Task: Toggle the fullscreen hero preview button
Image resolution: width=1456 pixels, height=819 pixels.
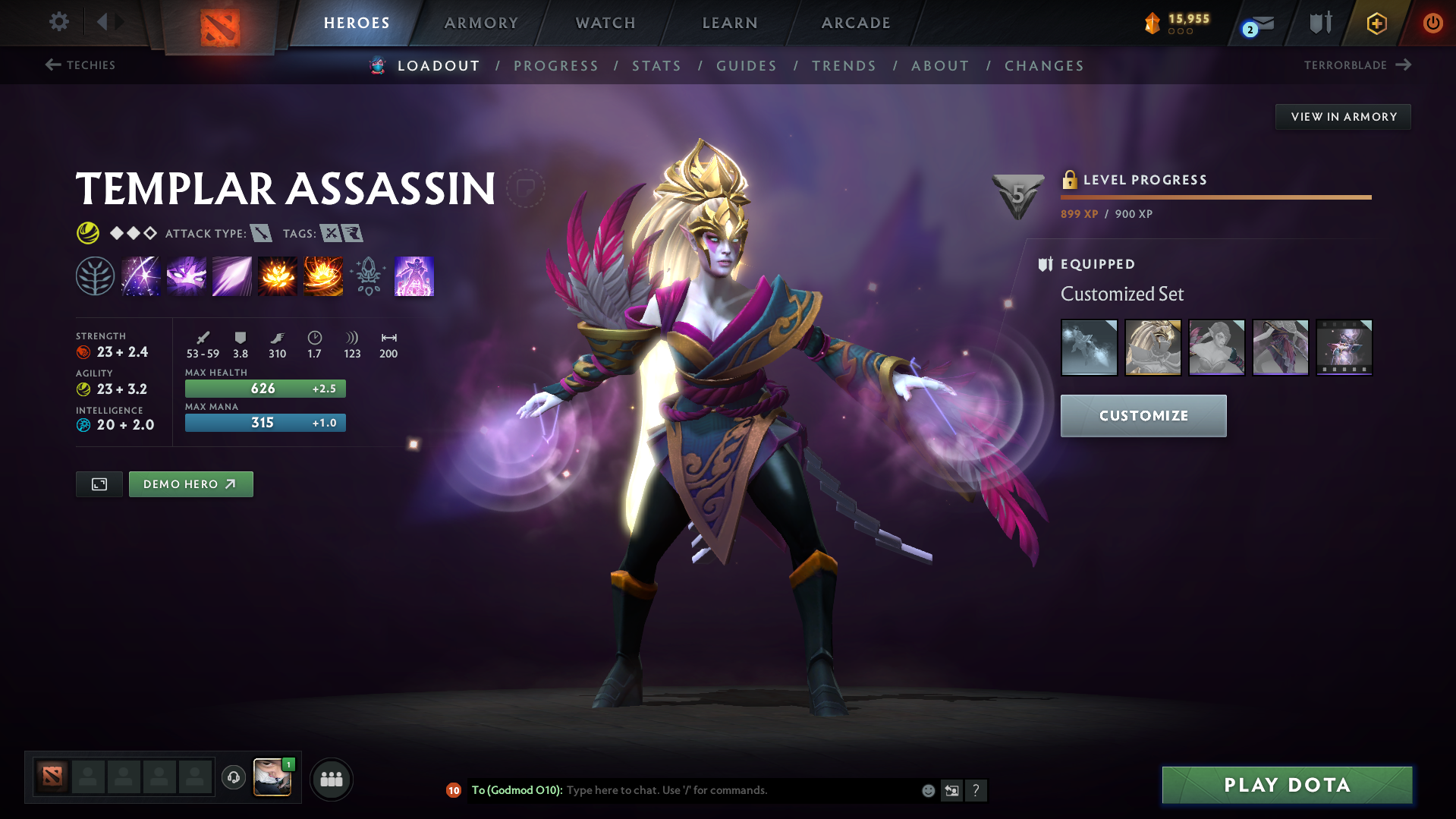Action: [x=99, y=484]
